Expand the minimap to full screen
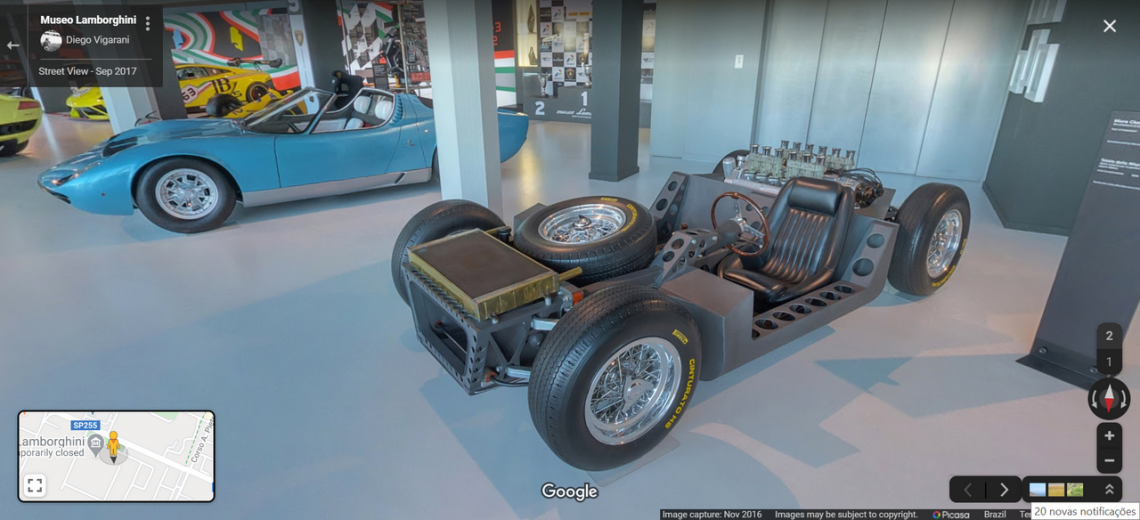This screenshot has height=520, width=1140. (x=35, y=485)
